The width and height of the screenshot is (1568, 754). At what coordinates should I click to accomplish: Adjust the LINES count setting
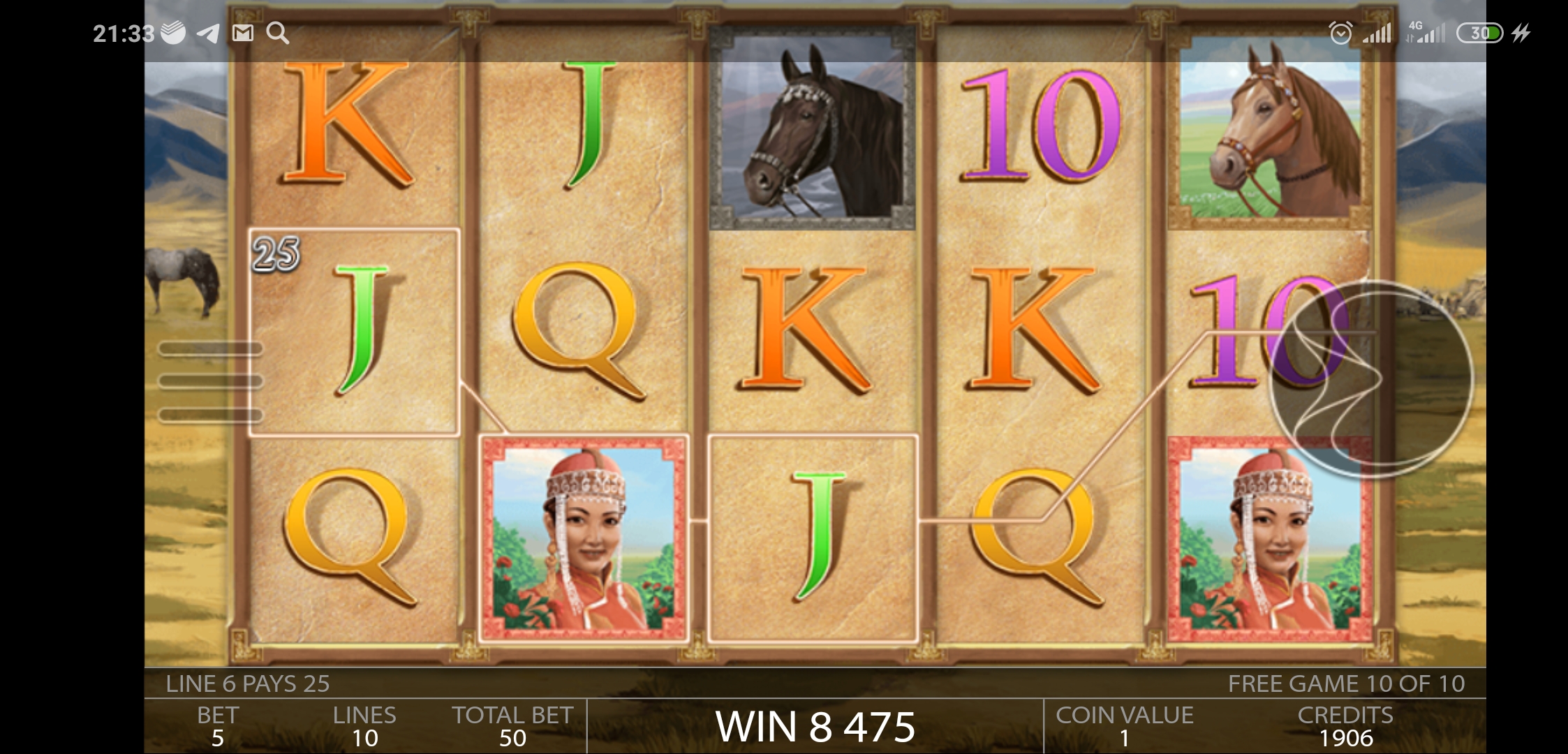click(x=364, y=726)
